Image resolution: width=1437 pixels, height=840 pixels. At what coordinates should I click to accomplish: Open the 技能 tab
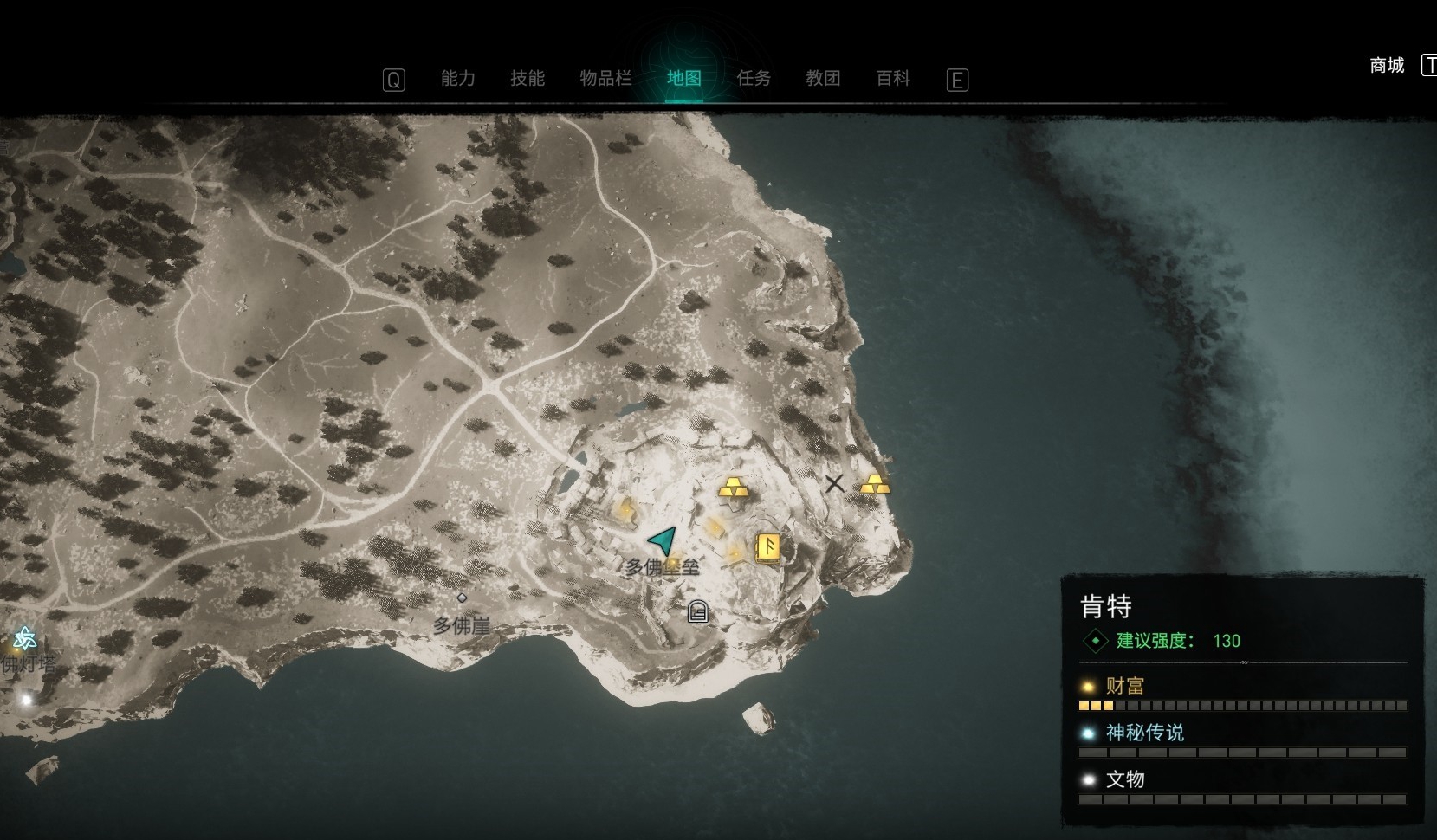(527, 79)
